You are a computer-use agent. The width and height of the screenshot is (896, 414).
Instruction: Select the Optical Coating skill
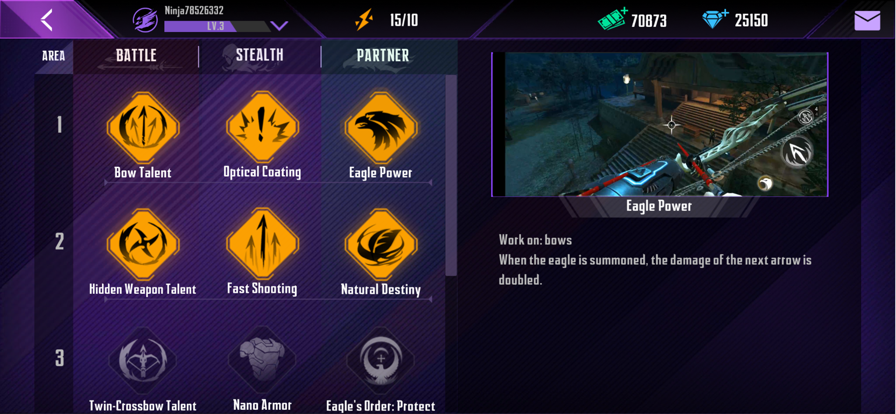tap(262, 127)
